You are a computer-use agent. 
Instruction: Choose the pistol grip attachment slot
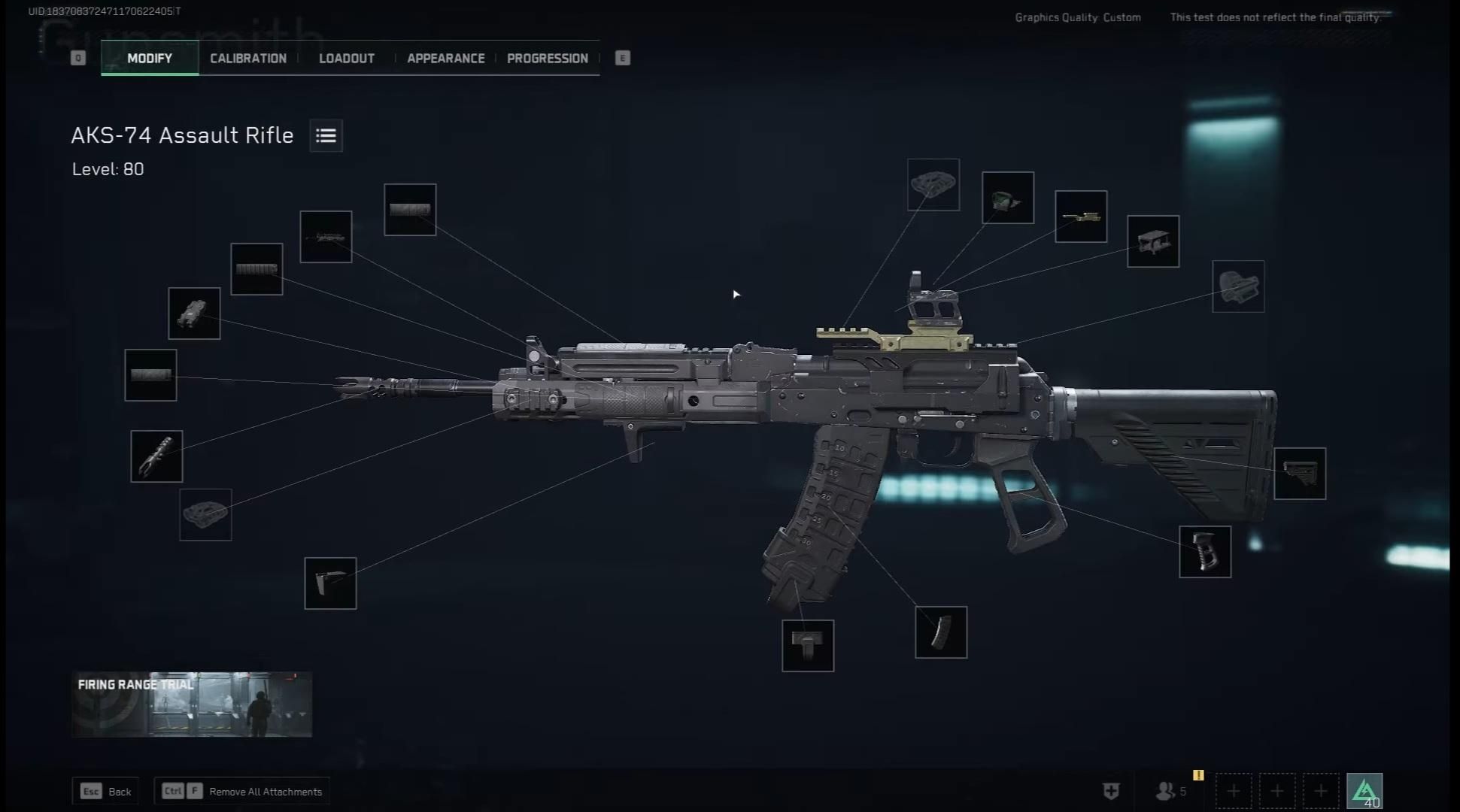(x=1205, y=552)
